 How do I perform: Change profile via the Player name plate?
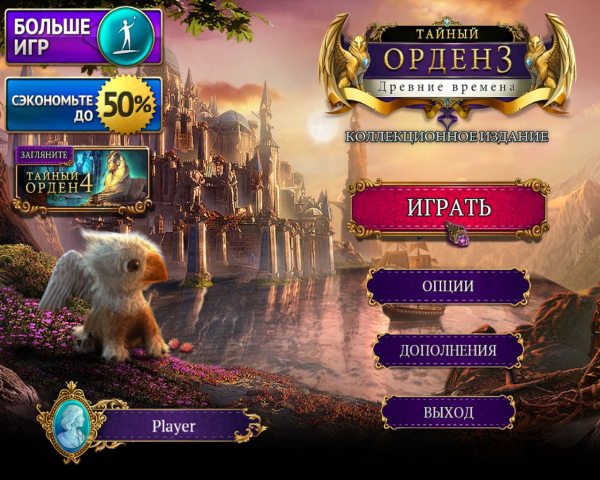coord(173,425)
